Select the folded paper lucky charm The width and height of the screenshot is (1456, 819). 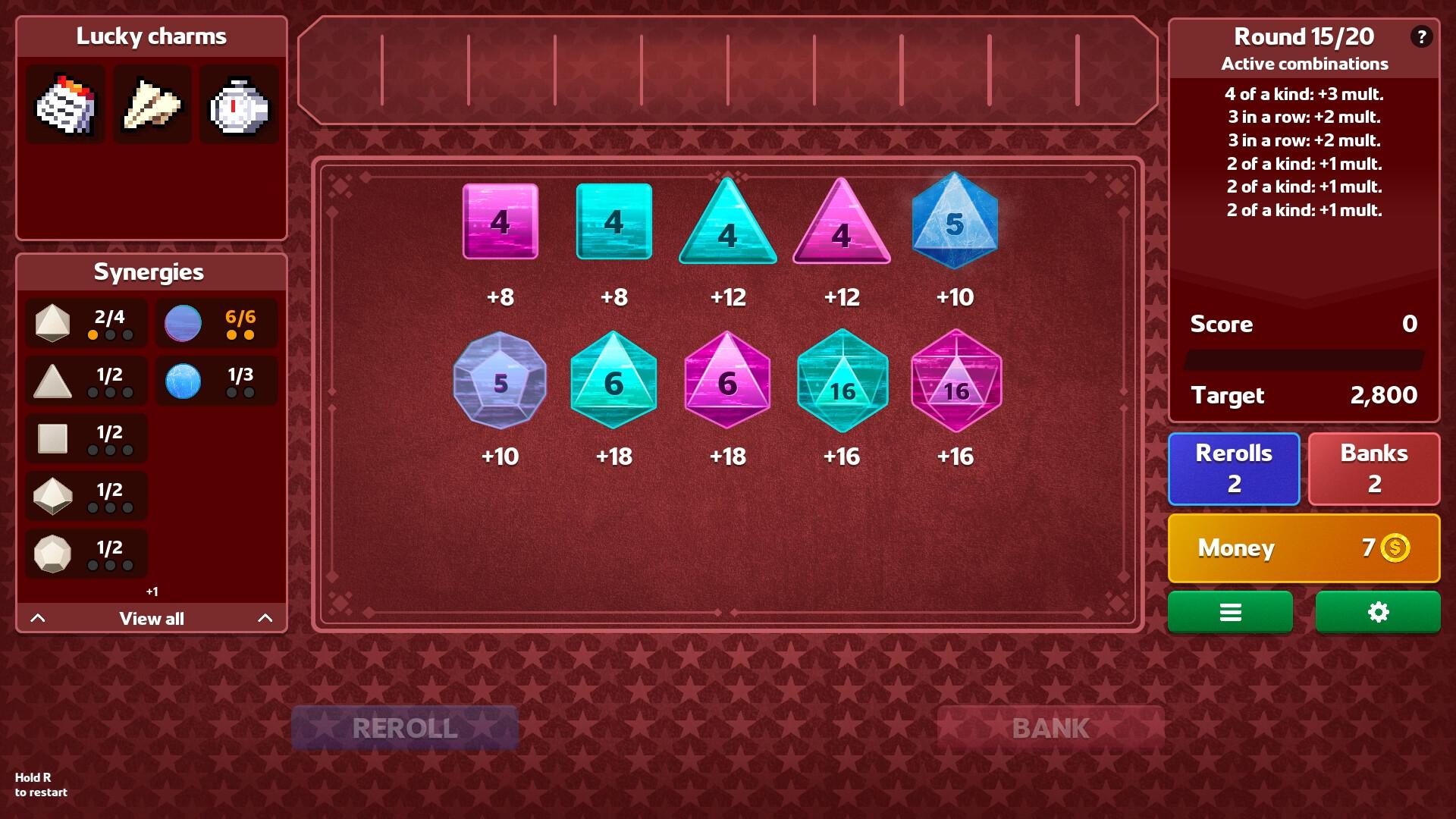click(x=152, y=104)
